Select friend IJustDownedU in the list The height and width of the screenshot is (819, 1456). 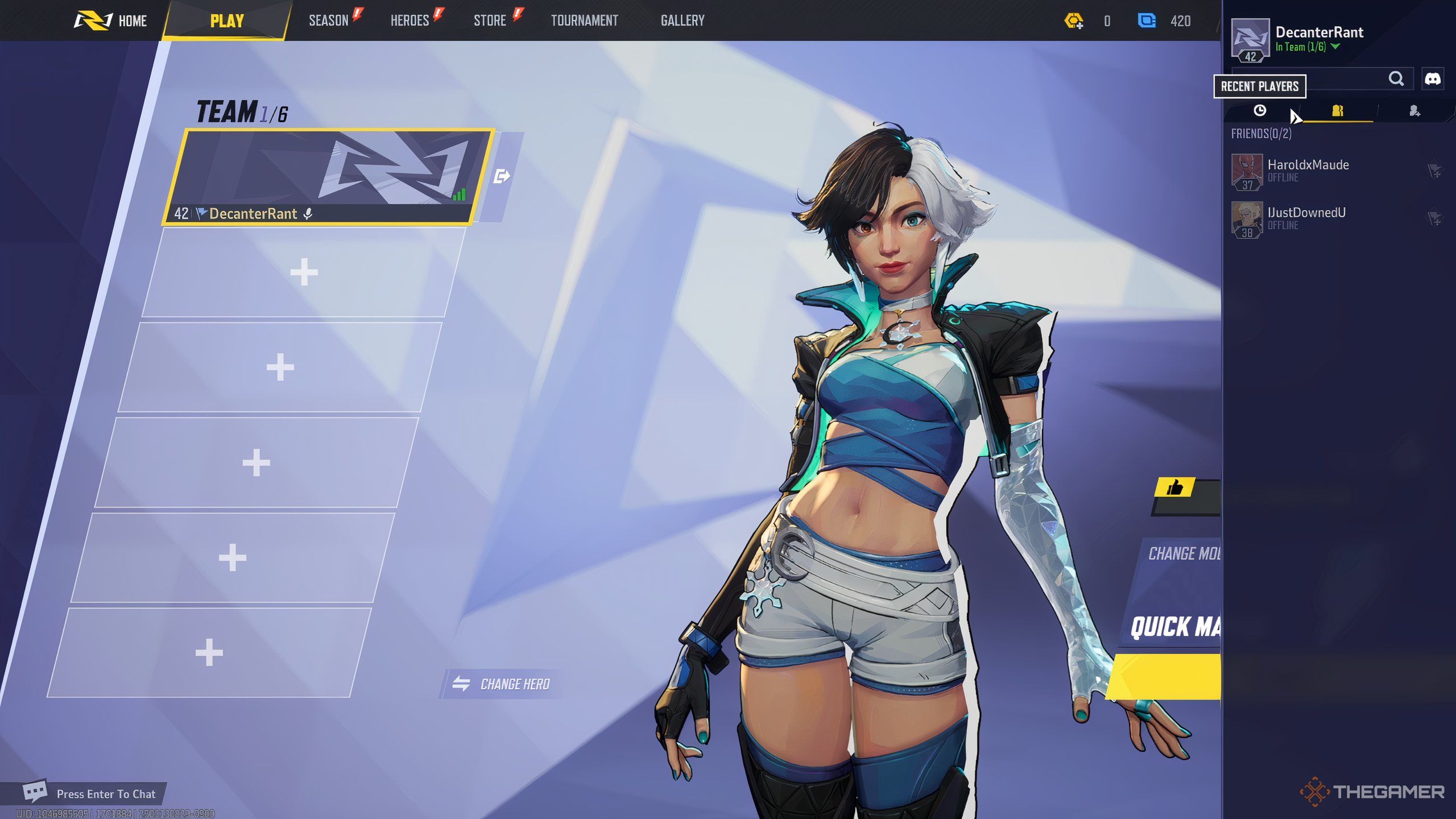coord(1306,217)
